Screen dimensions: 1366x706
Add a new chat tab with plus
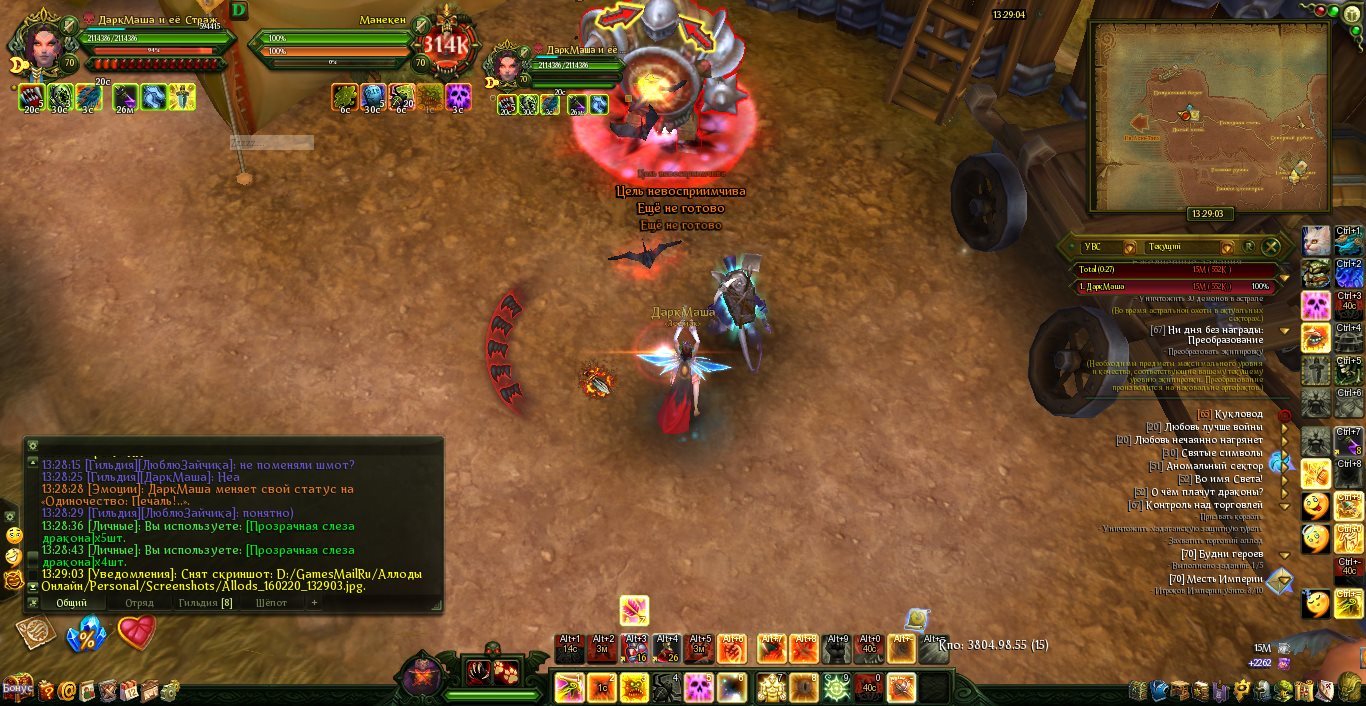click(x=314, y=603)
